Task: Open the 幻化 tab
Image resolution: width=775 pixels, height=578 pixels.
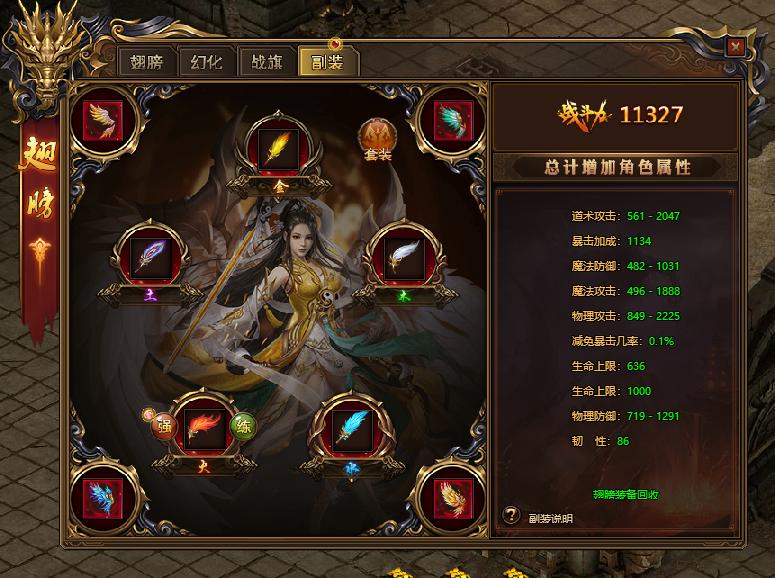Action: click(x=206, y=61)
